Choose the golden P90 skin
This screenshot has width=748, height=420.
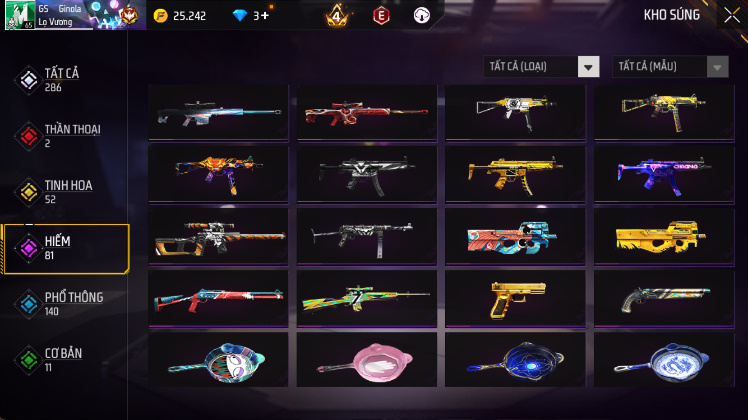(x=663, y=235)
